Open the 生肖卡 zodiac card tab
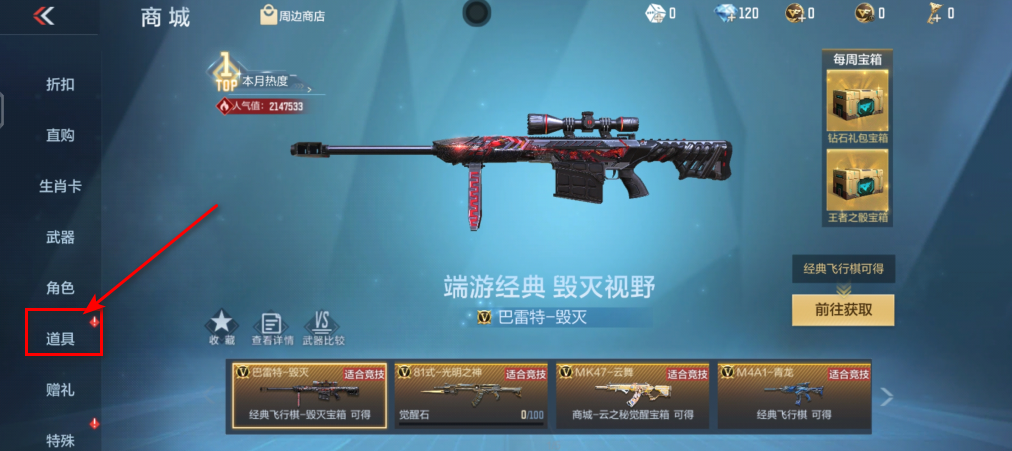Image resolution: width=1012 pixels, height=451 pixels. point(60,186)
